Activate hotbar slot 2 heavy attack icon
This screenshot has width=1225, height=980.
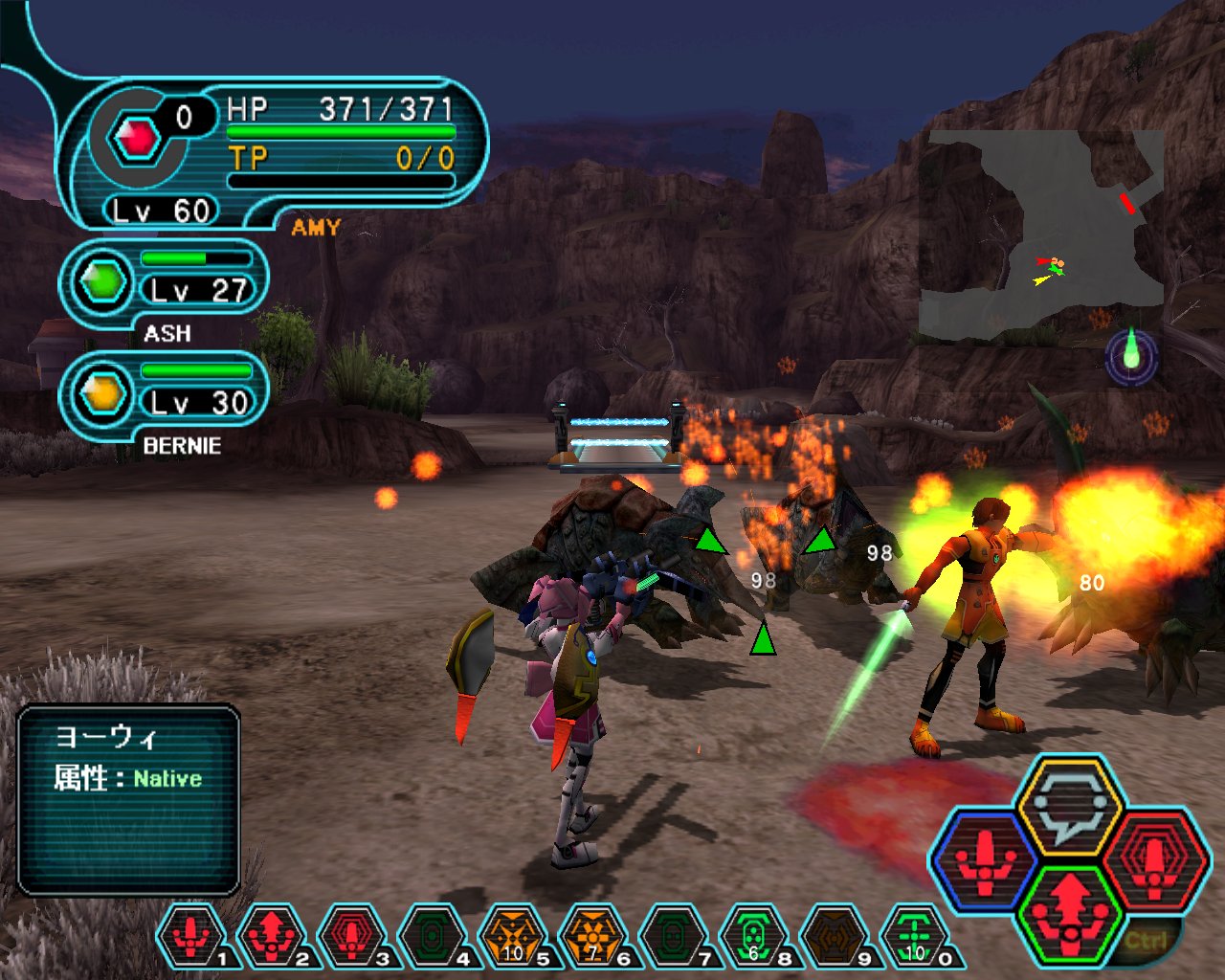pos(272,935)
